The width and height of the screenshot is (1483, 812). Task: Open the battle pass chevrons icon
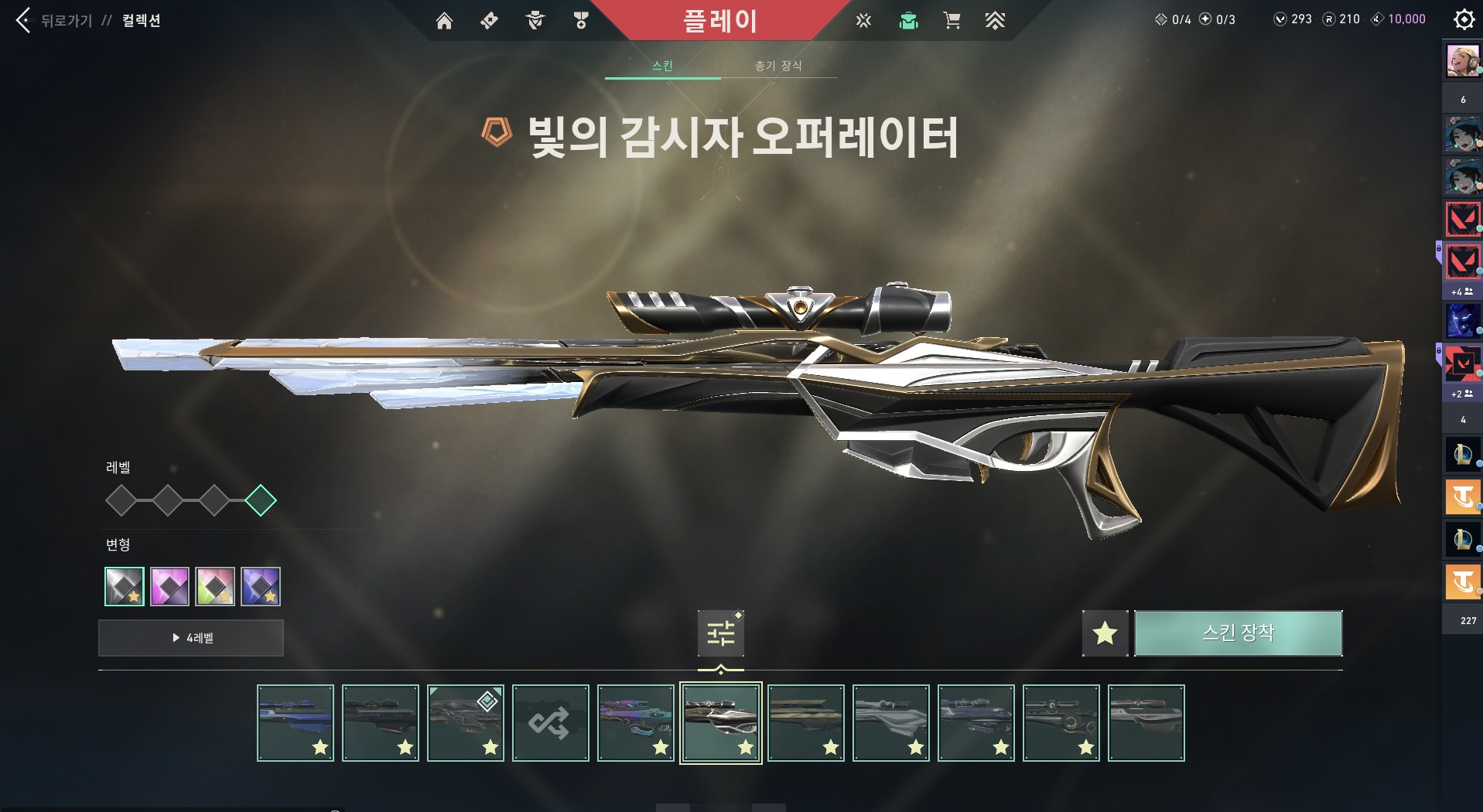pos(995,21)
